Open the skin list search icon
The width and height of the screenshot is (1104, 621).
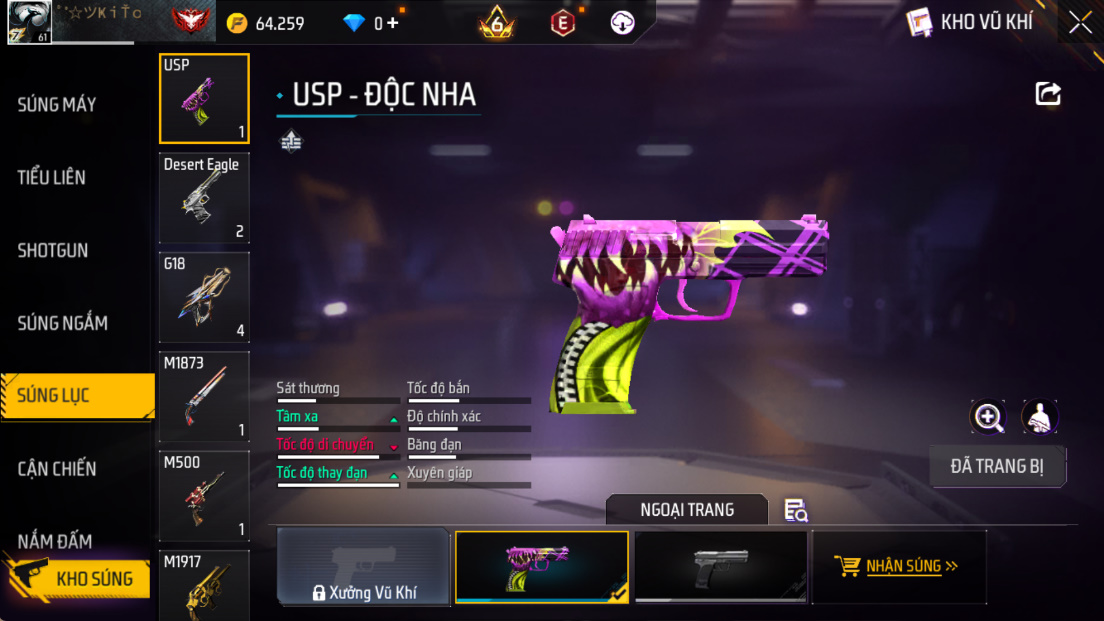pos(796,510)
